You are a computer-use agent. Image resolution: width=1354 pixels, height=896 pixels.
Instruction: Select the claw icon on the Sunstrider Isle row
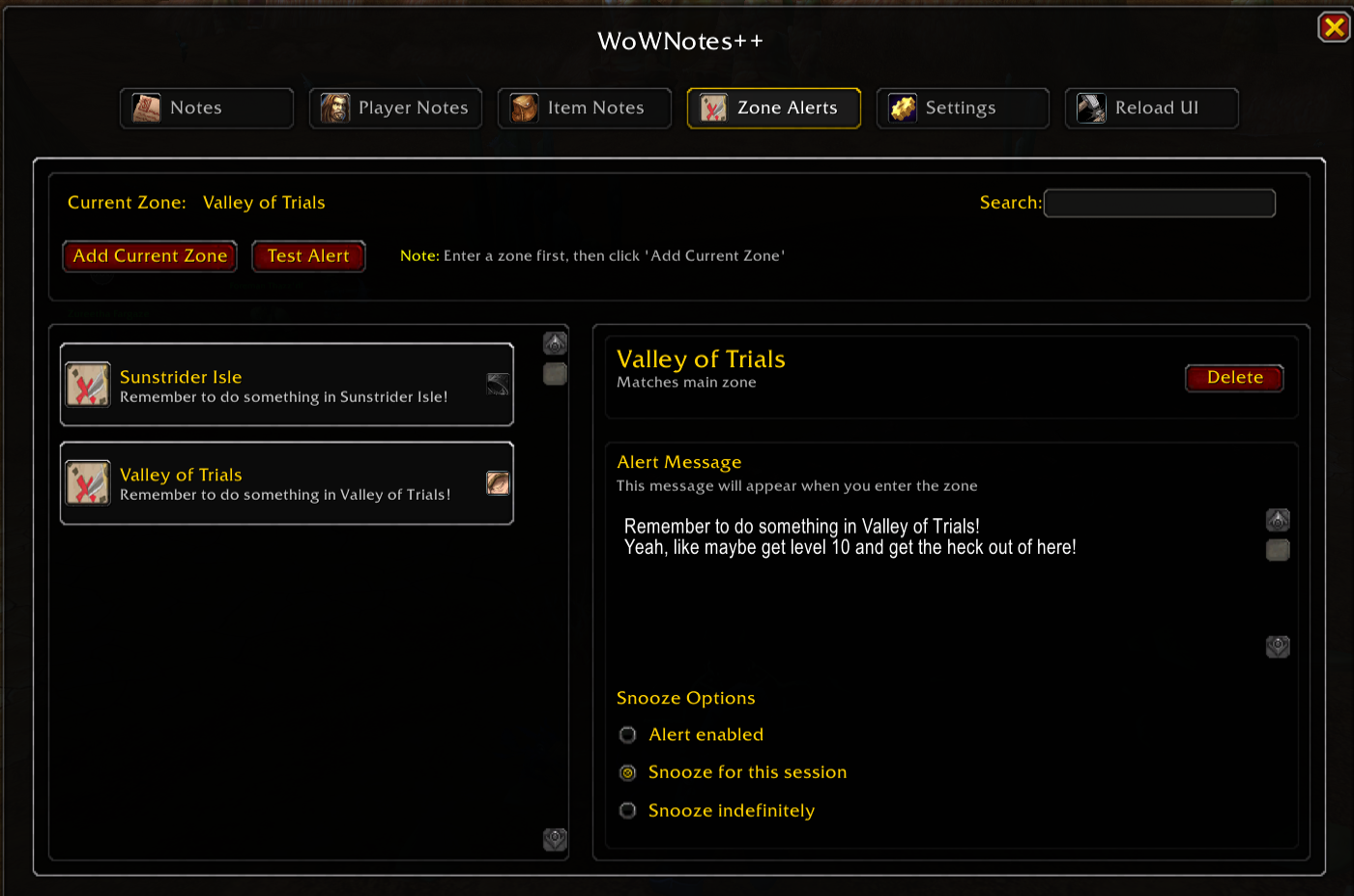[497, 384]
